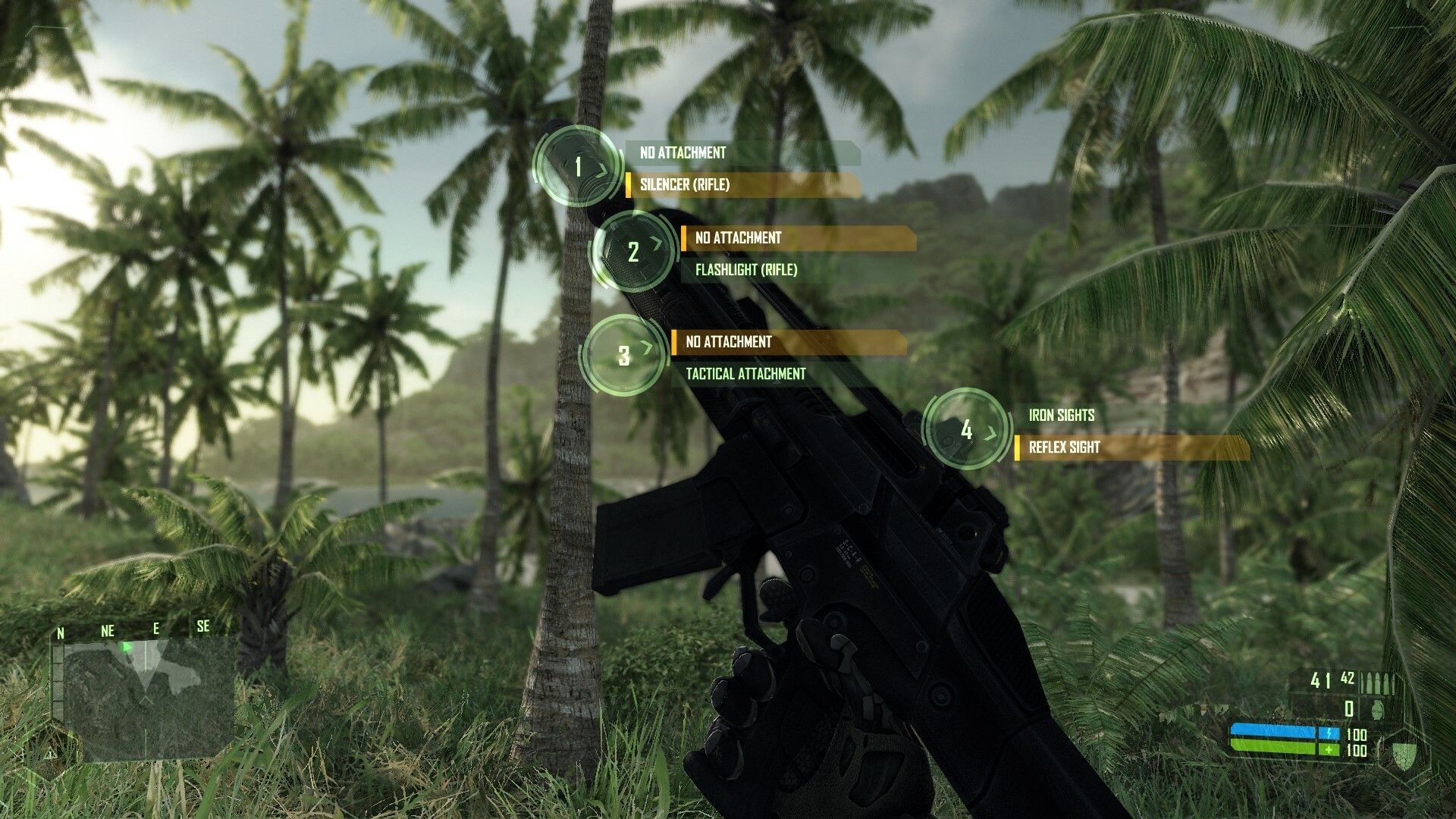
Task: Click the green health bar
Action: pyautogui.click(x=1274, y=747)
